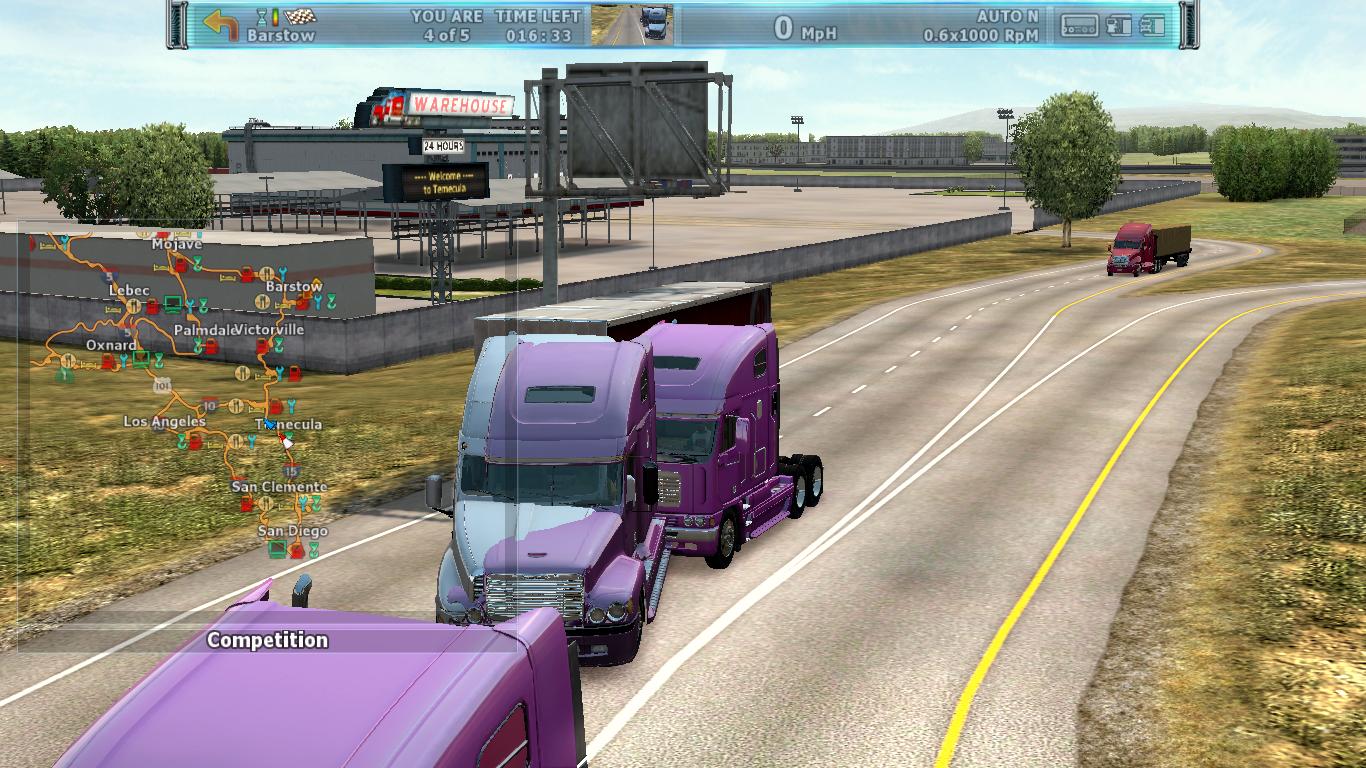Choose Los Angeles on the map overlay
The height and width of the screenshot is (768, 1366).
(x=164, y=421)
